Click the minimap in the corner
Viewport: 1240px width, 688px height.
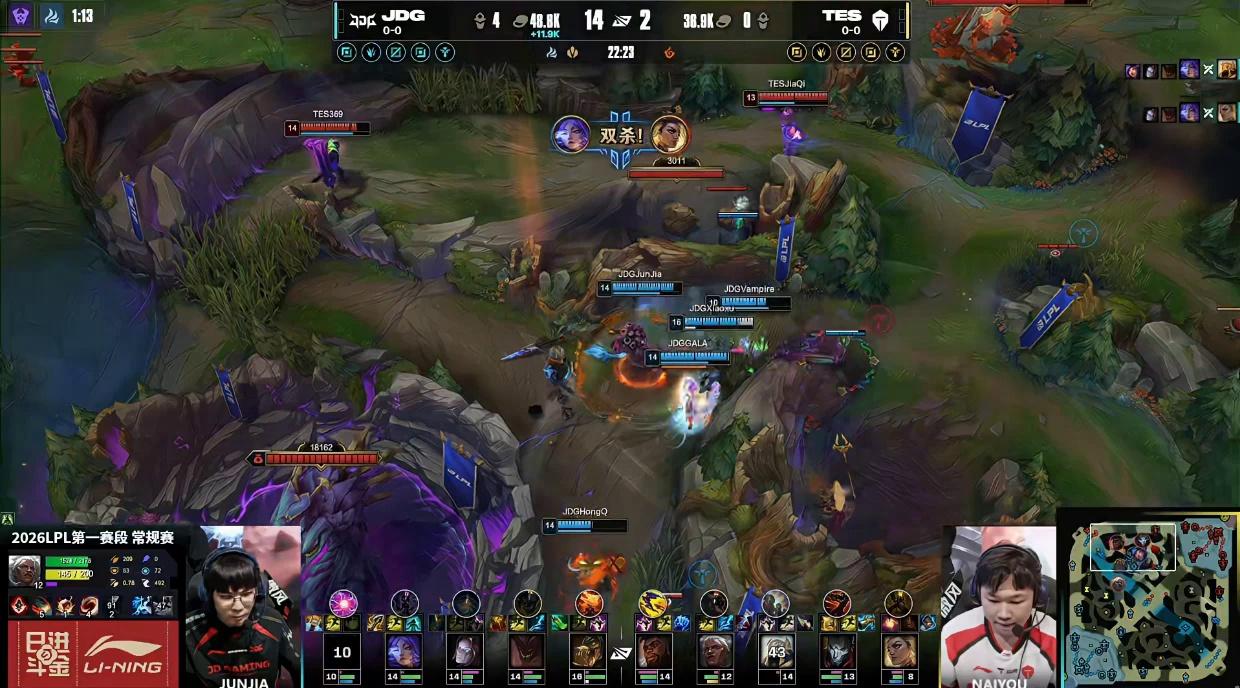pos(1150,601)
